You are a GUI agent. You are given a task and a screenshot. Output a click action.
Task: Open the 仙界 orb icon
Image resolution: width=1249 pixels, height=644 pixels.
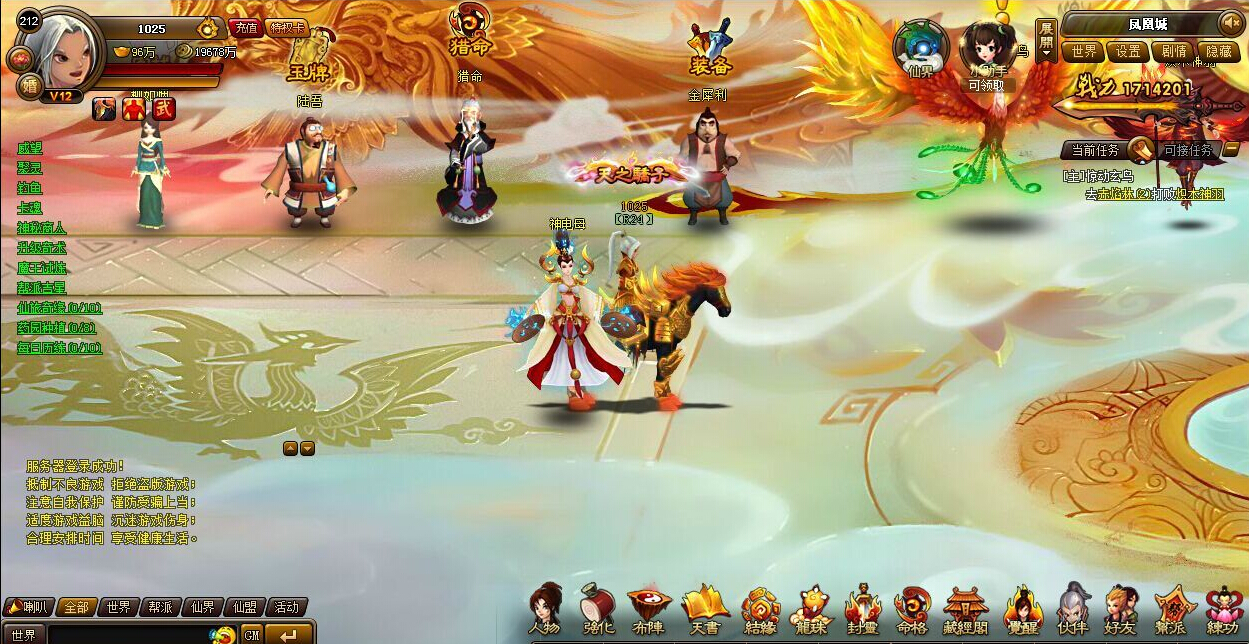click(920, 47)
